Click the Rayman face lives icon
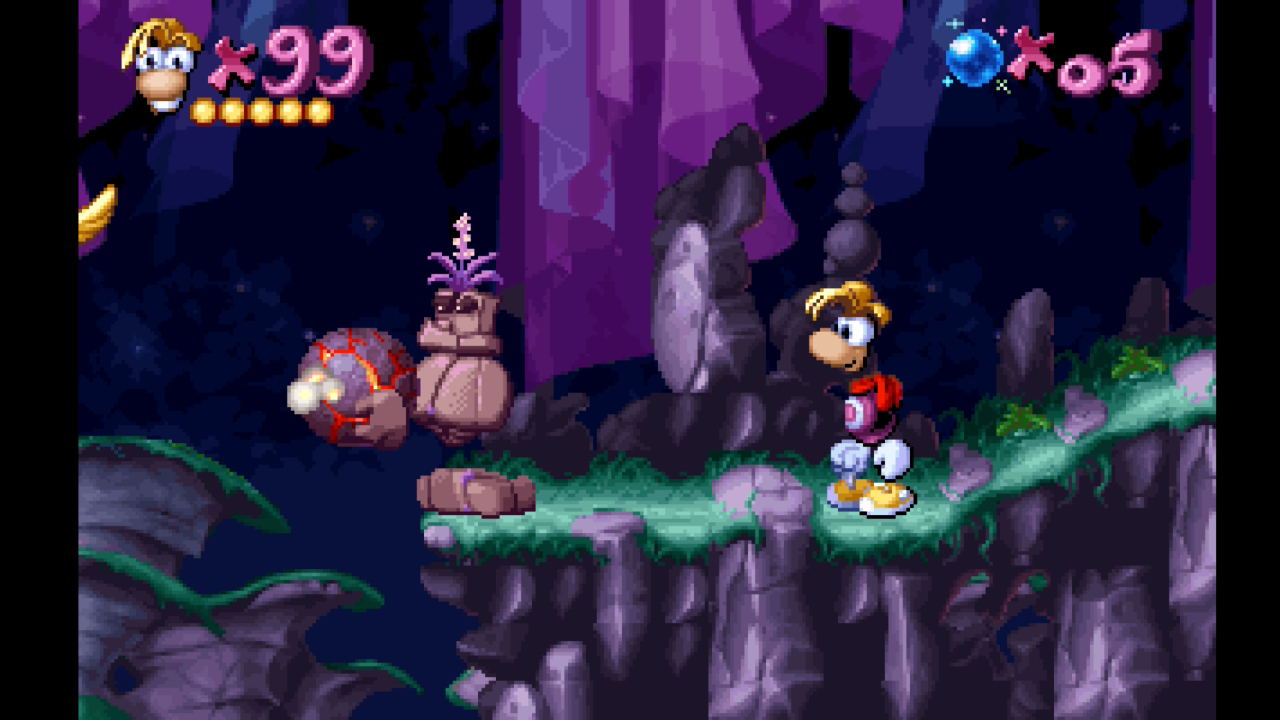 [x=161, y=66]
